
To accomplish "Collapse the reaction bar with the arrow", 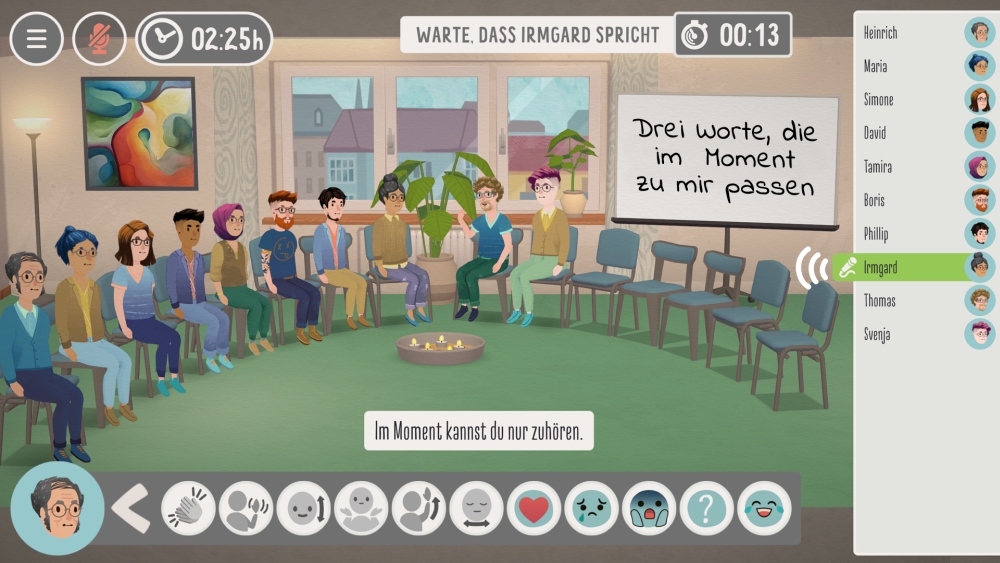I will click(x=131, y=508).
